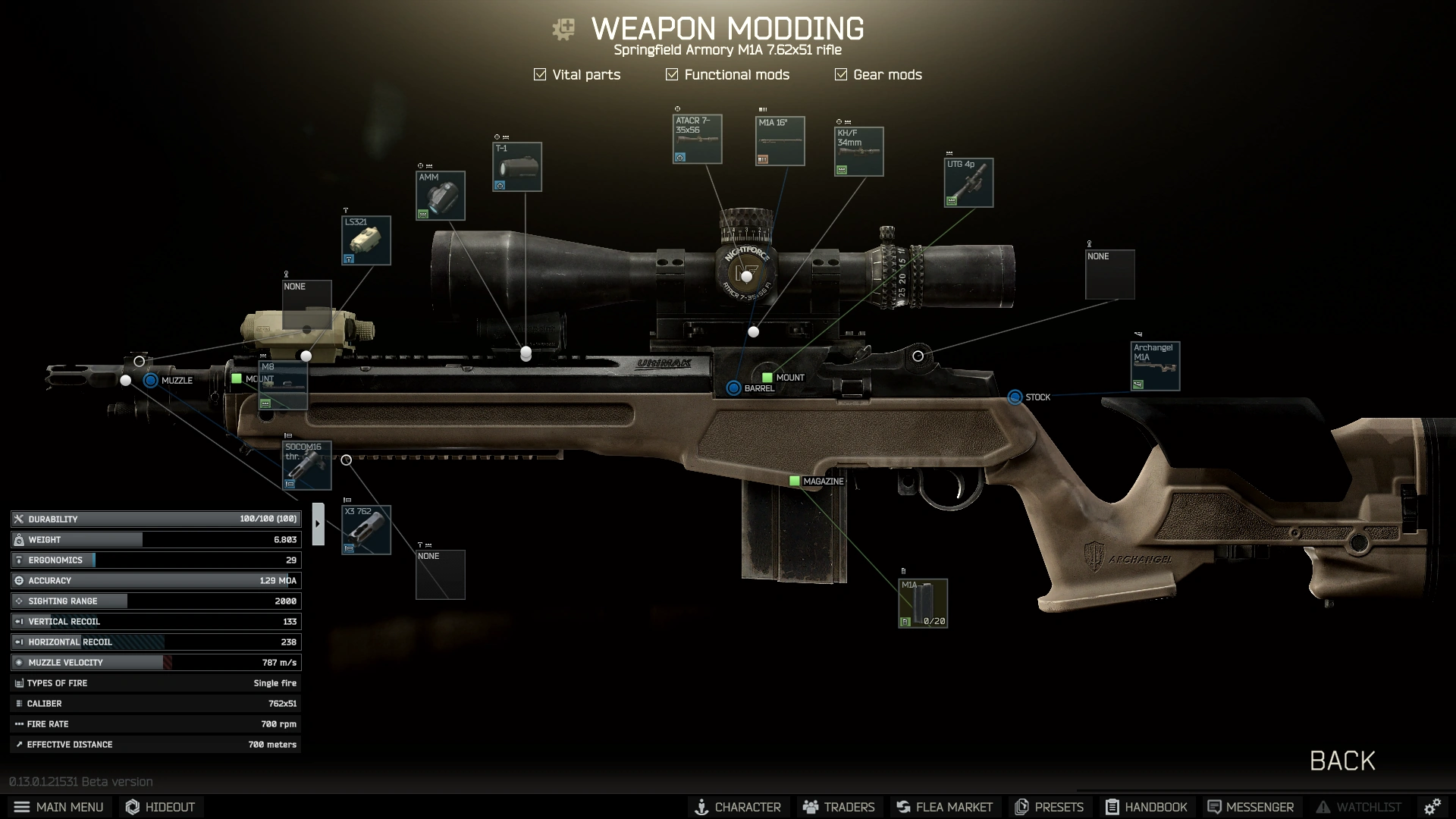Viewport: 1456px width, 819px height.
Task: Select the T-1 sight slot
Action: pyautogui.click(x=517, y=167)
